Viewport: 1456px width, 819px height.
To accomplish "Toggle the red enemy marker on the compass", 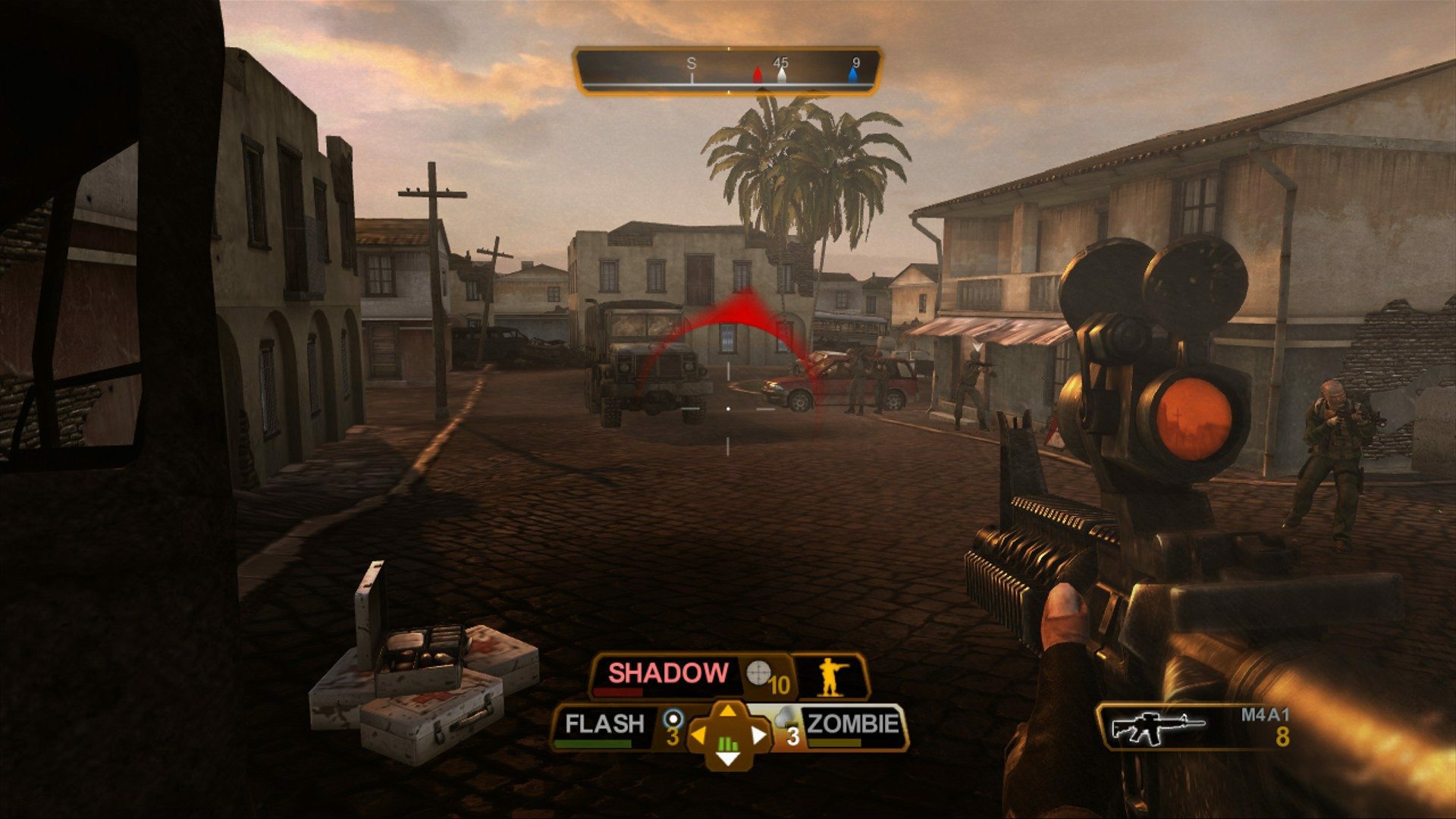I will pos(758,76).
